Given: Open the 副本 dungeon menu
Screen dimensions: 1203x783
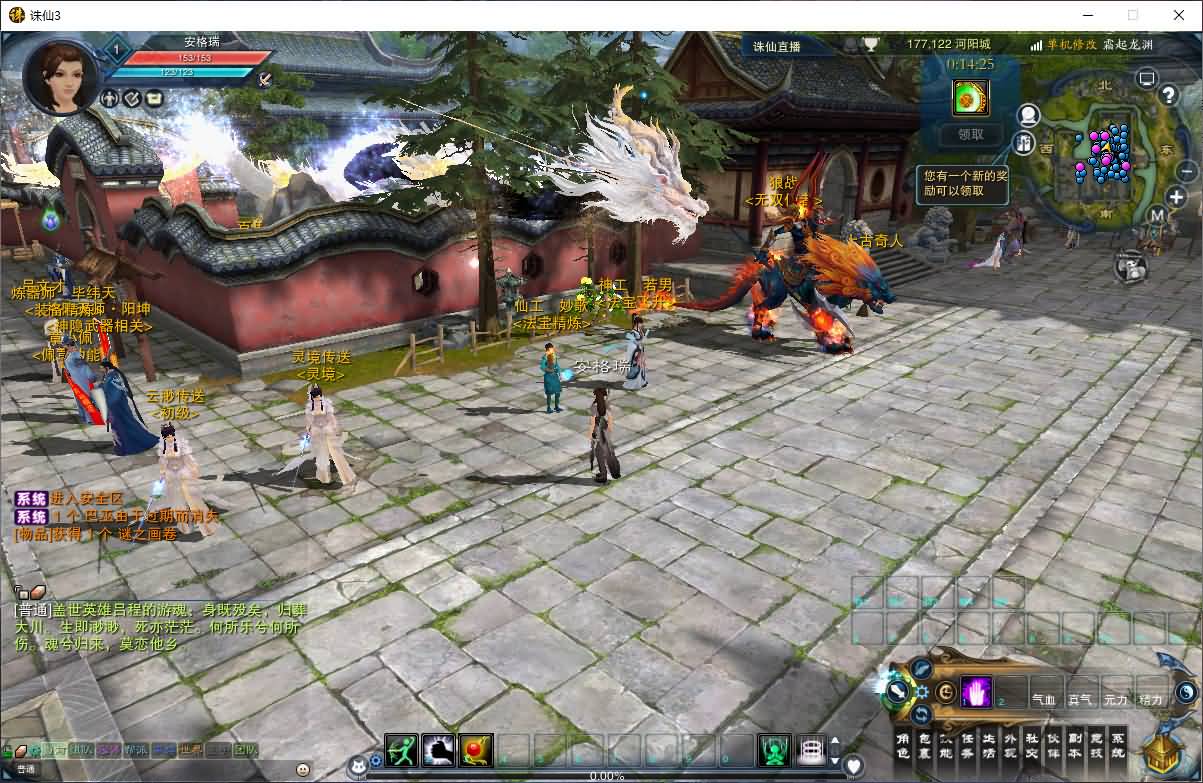Looking at the screenshot, I should click(1074, 747).
